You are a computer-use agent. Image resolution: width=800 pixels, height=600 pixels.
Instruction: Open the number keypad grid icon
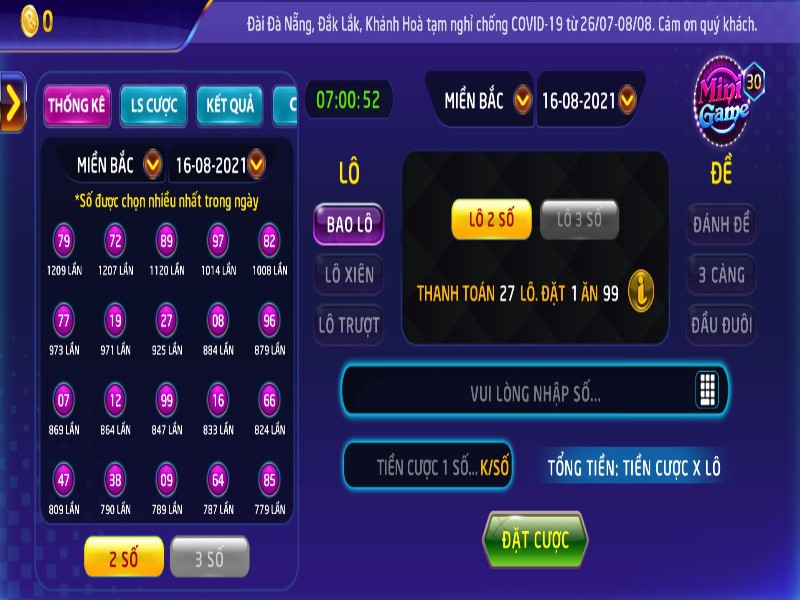pos(708,391)
